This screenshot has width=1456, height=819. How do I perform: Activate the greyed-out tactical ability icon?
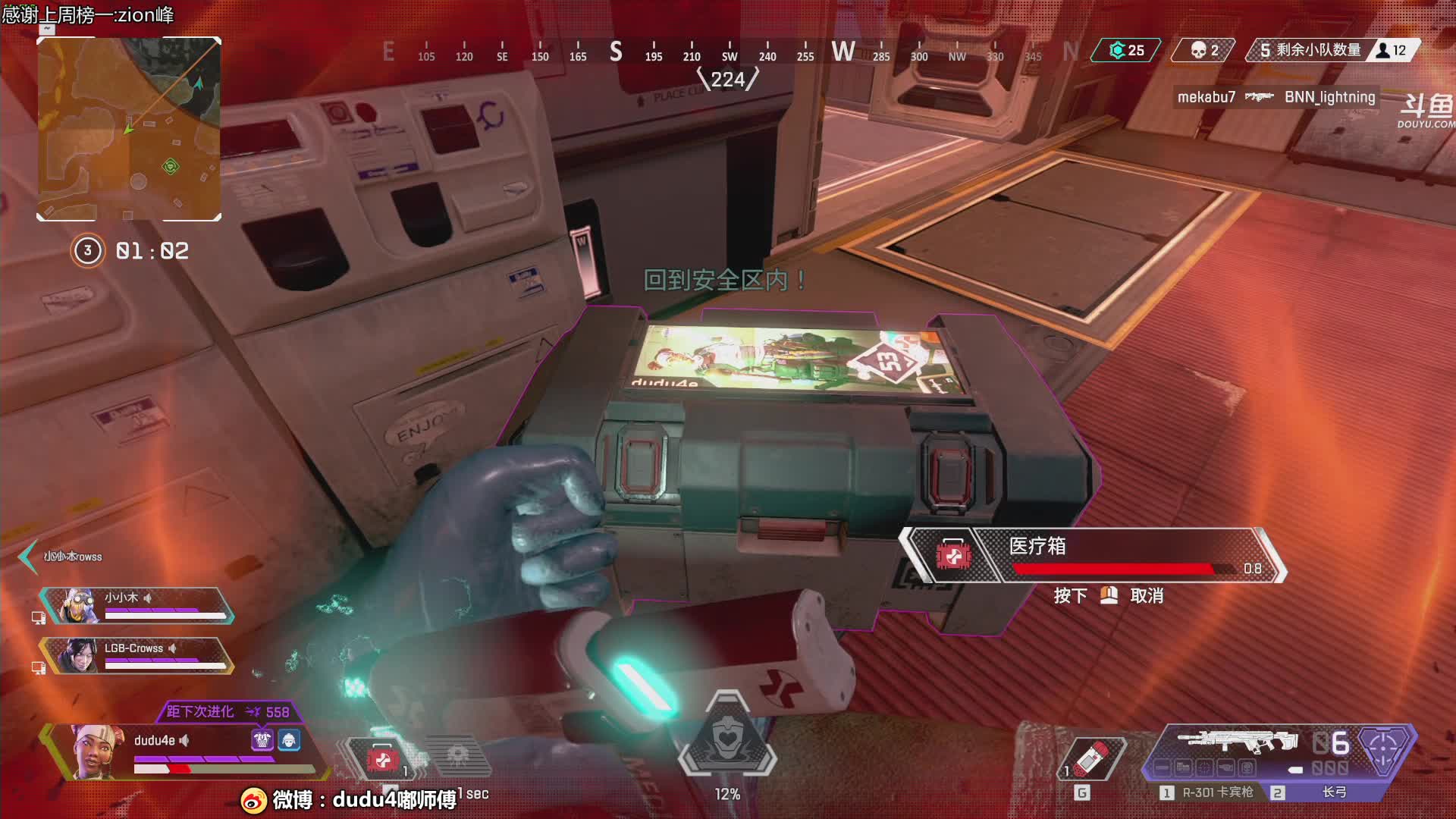(457, 755)
